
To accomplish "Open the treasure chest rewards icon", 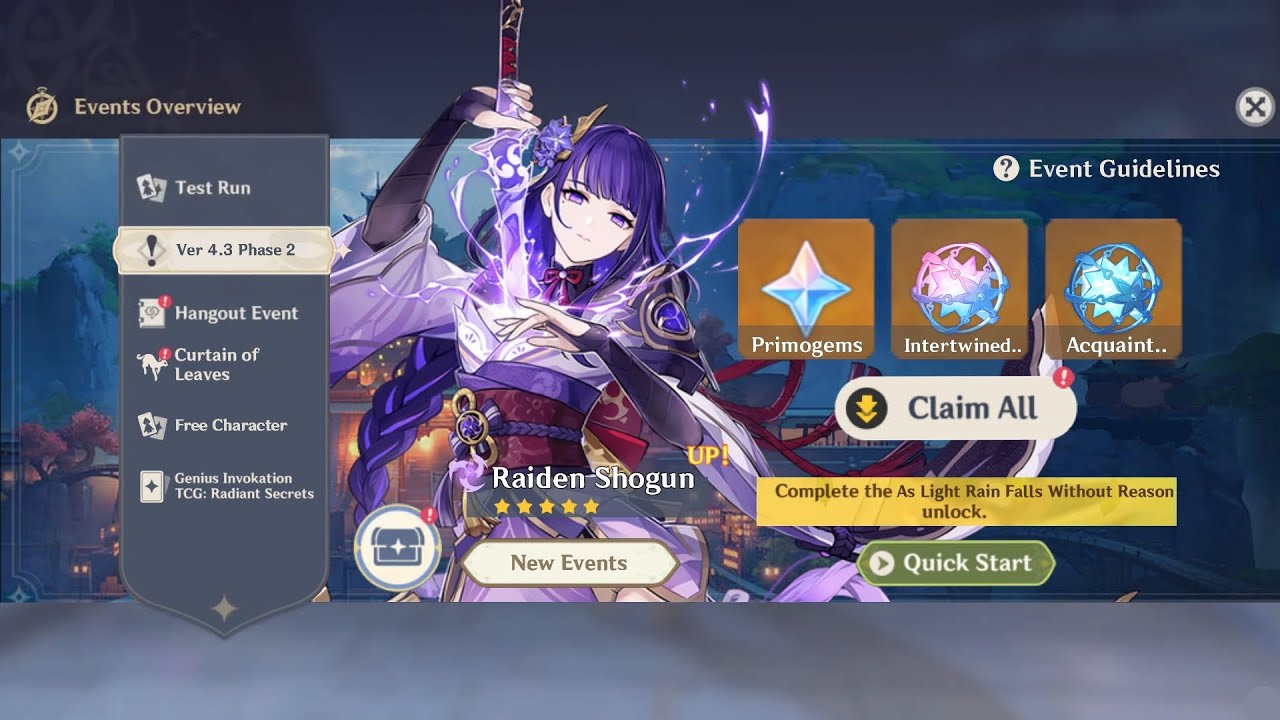I will click(x=397, y=547).
